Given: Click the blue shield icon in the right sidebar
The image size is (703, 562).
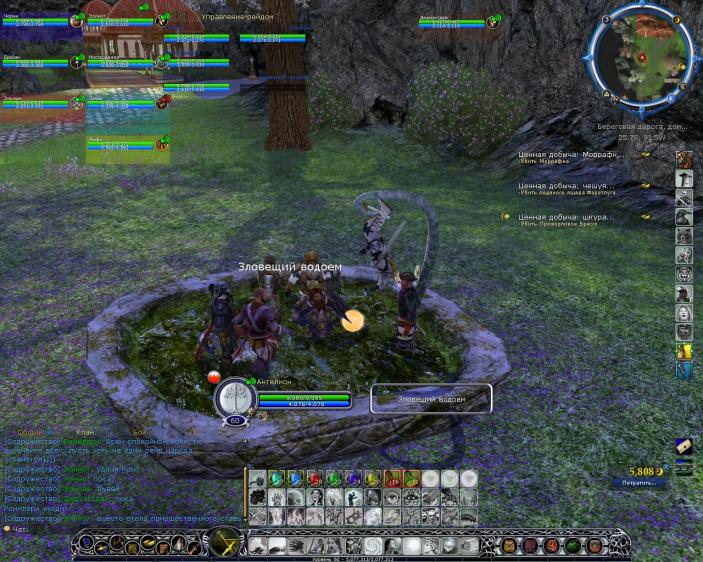Looking at the screenshot, I should pos(684,371).
